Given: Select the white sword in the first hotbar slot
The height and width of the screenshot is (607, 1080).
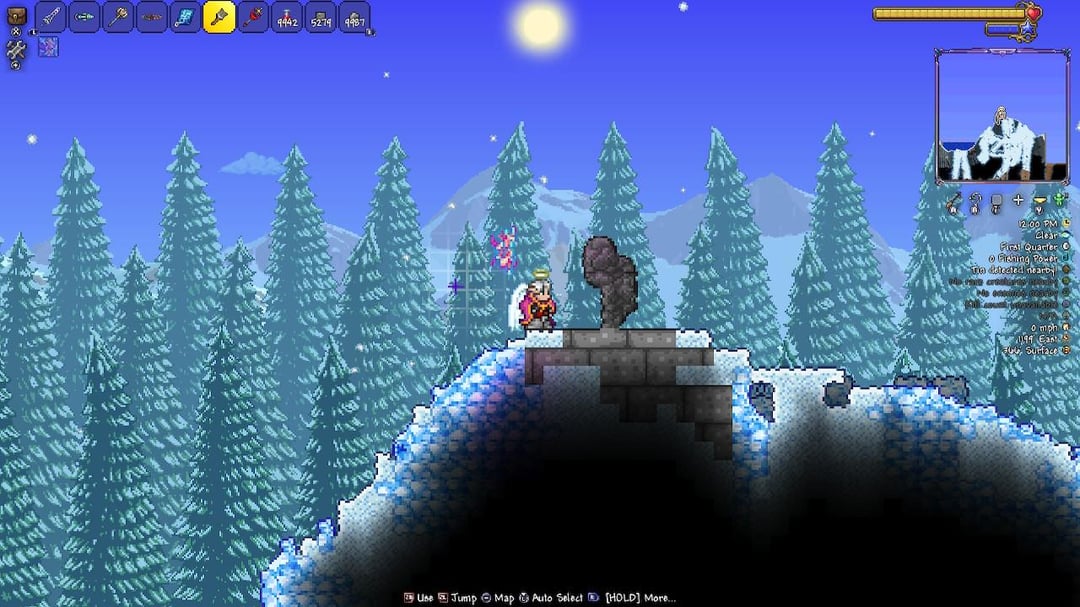Looking at the screenshot, I should pyautogui.click(x=51, y=17).
